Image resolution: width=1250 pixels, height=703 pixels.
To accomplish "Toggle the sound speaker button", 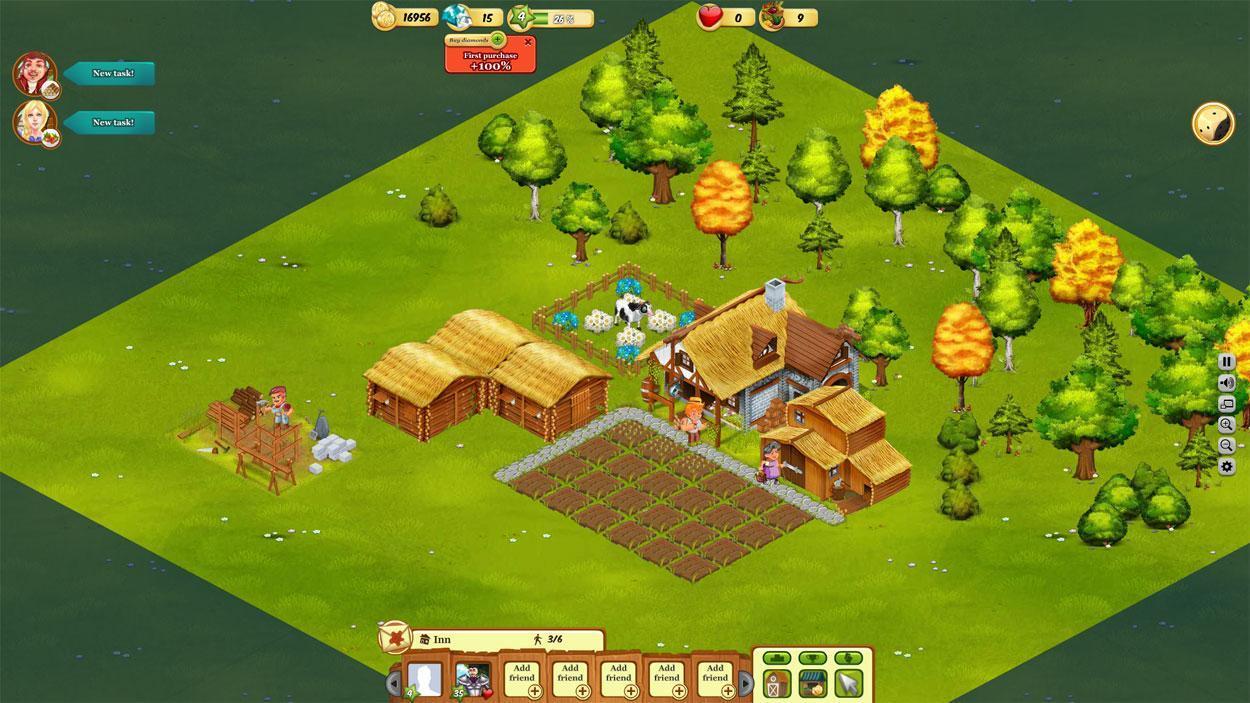I will [x=1227, y=383].
